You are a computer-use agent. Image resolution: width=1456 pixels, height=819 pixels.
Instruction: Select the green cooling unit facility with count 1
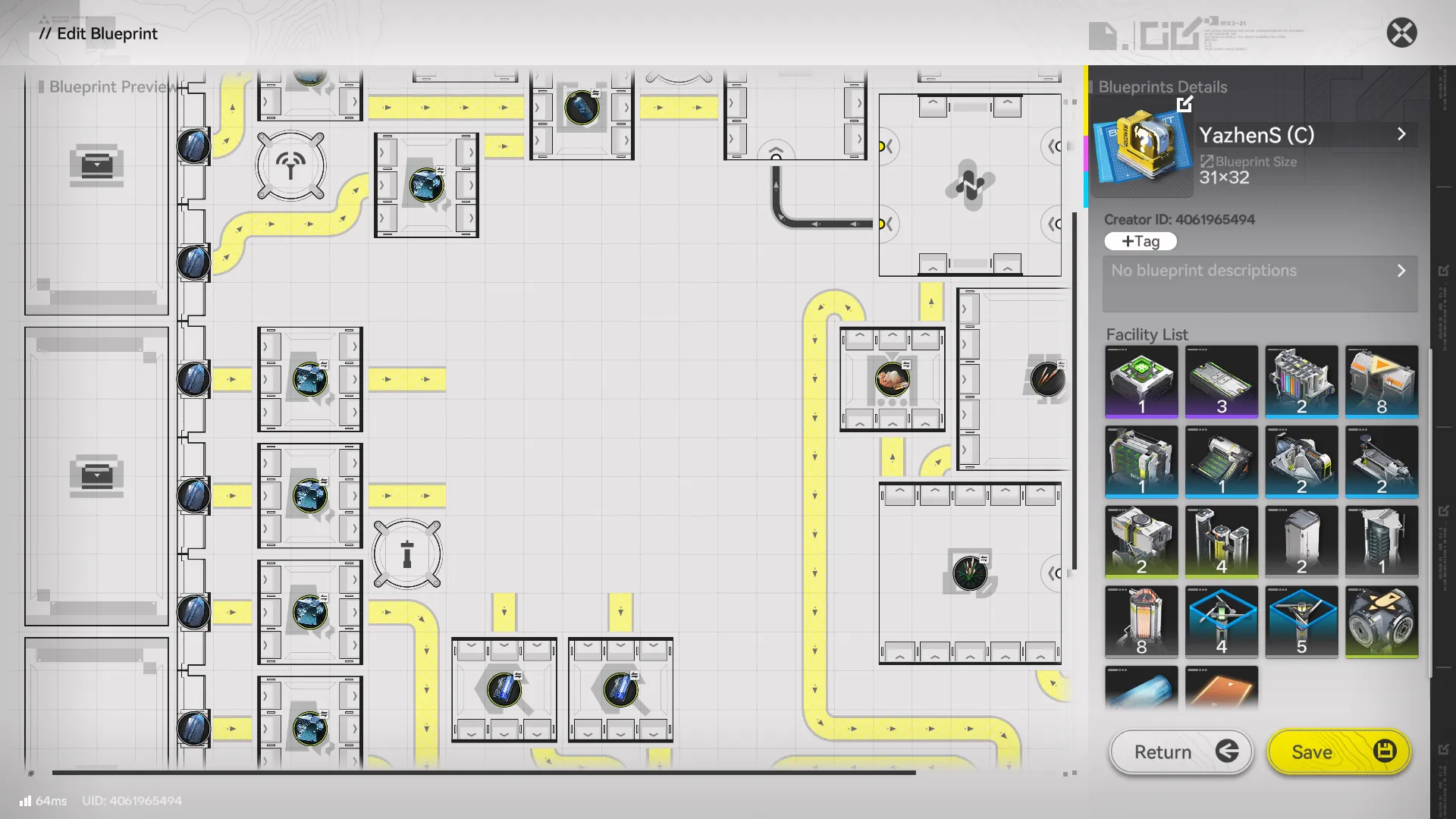click(x=1141, y=383)
